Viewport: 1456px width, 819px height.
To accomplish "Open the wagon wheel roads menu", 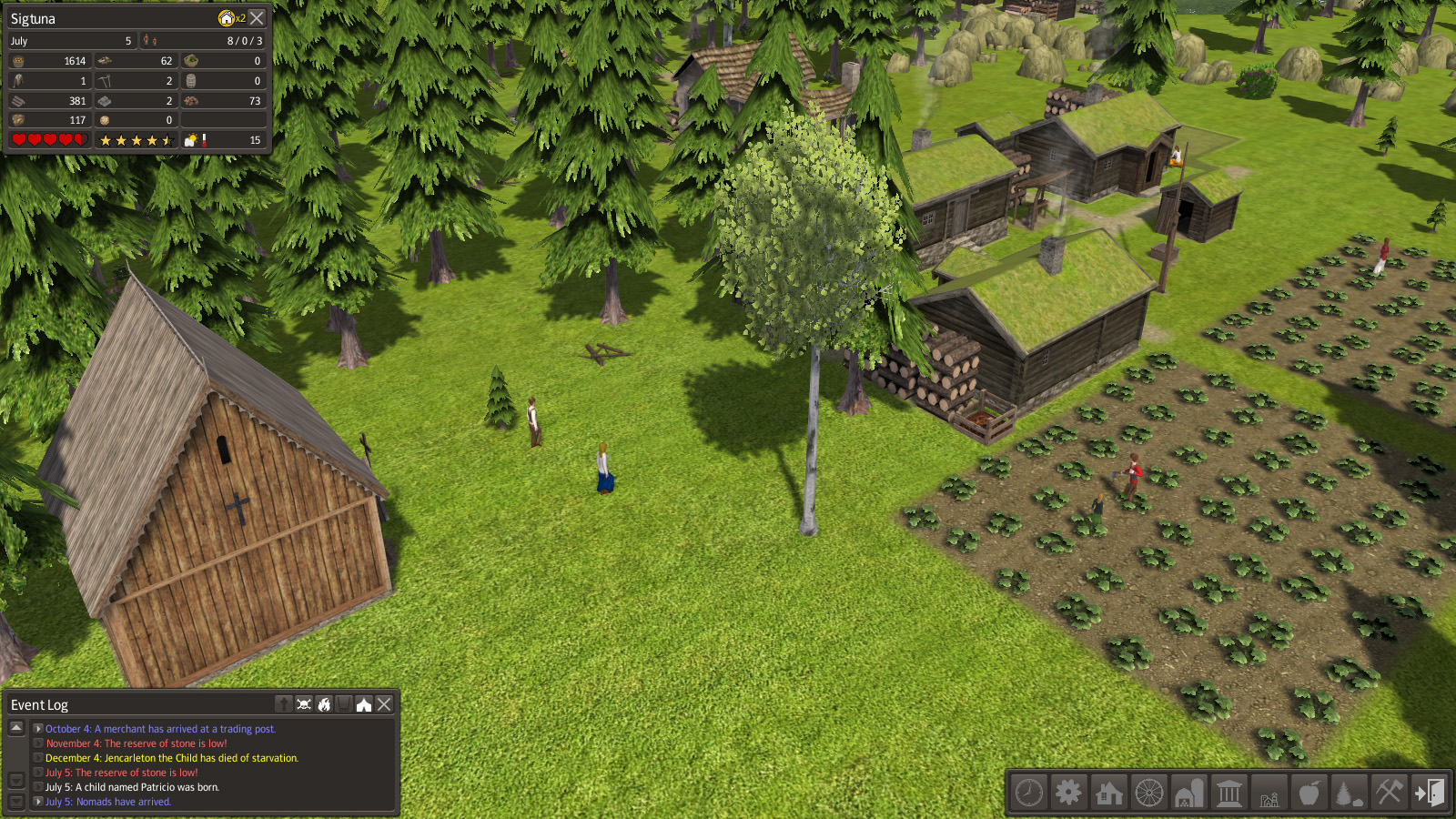I will click(1148, 793).
